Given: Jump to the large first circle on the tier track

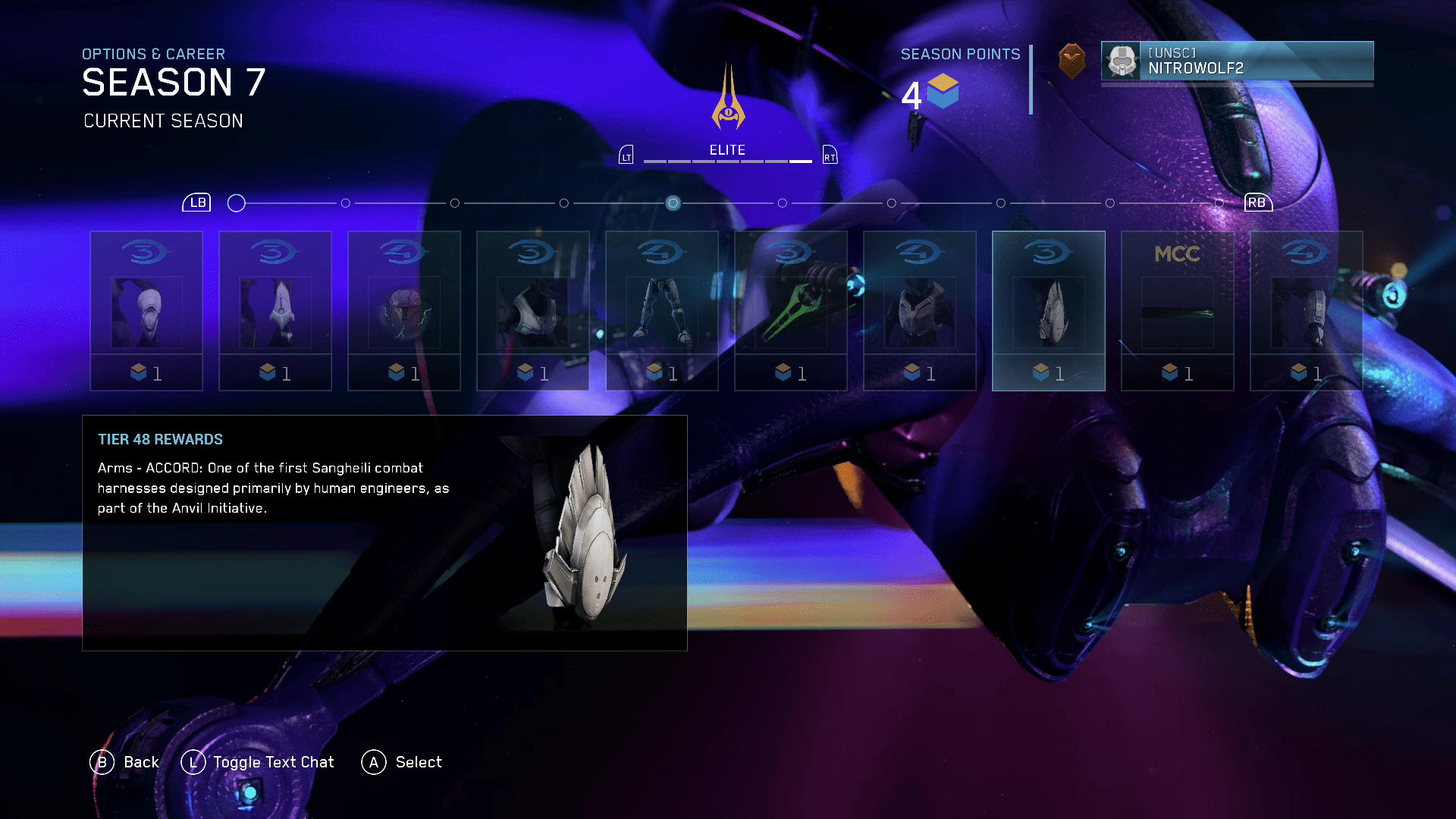Looking at the screenshot, I should click(237, 203).
